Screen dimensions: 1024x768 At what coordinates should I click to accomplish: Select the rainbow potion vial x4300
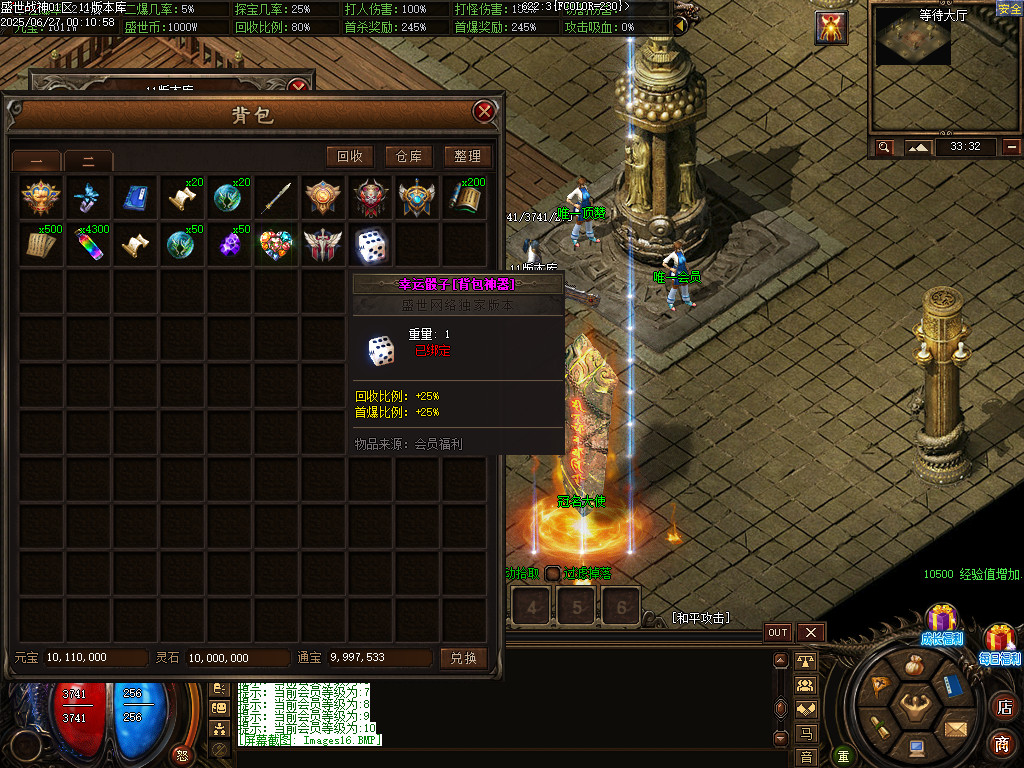(90, 246)
